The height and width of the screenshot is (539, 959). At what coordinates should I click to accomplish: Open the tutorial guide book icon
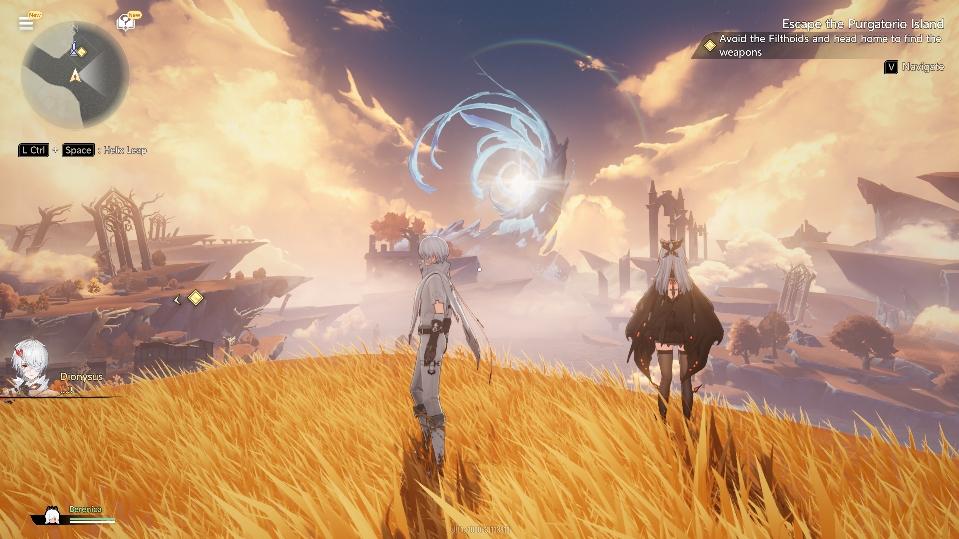pyautogui.click(x=126, y=22)
